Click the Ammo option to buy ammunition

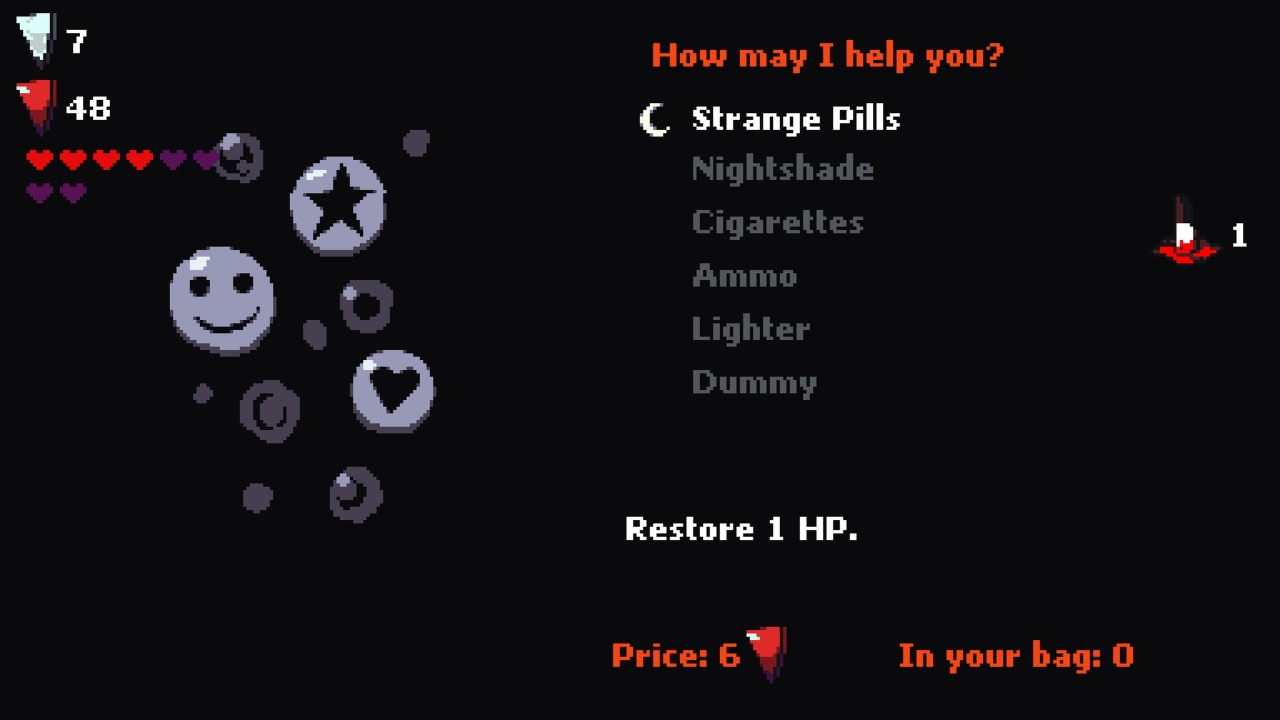(x=744, y=276)
